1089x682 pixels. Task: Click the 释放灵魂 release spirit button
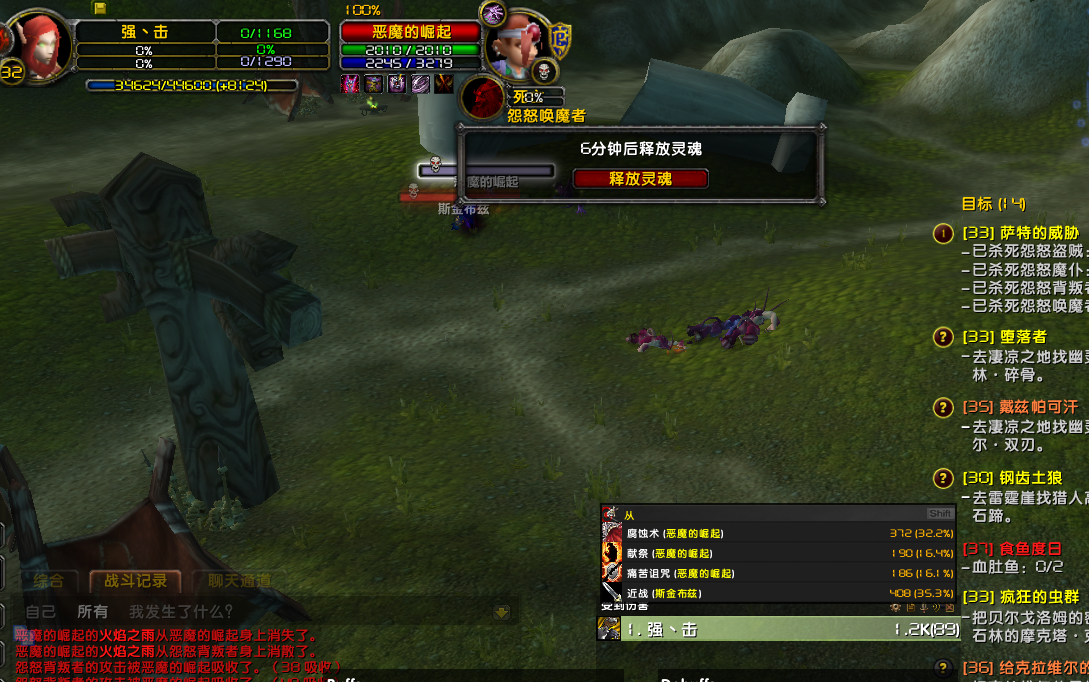(x=640, y=179)
